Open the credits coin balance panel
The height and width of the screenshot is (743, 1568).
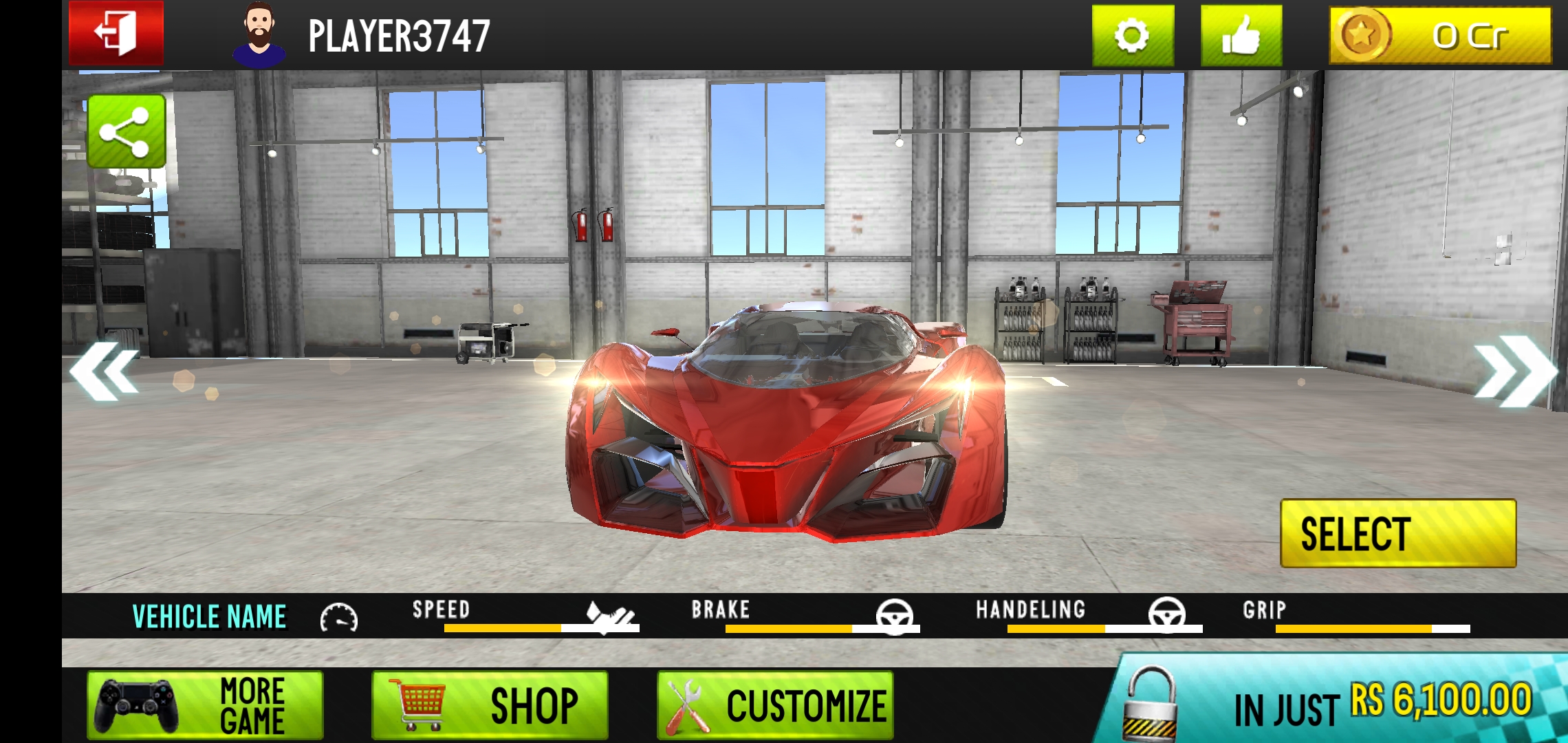pyautogui.click(x=1440, y=36)
